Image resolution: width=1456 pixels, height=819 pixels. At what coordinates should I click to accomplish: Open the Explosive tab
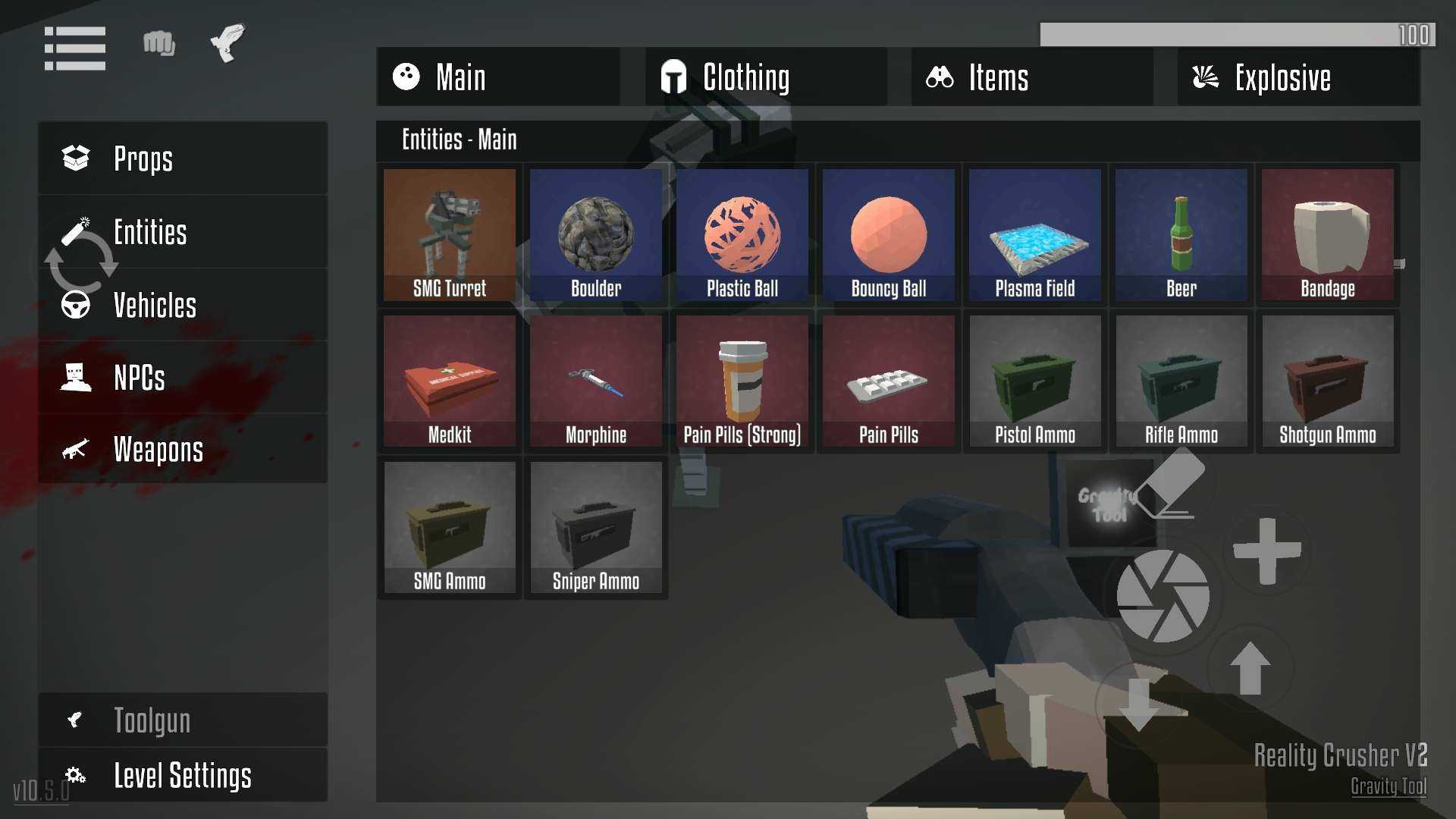[1298, 77]
